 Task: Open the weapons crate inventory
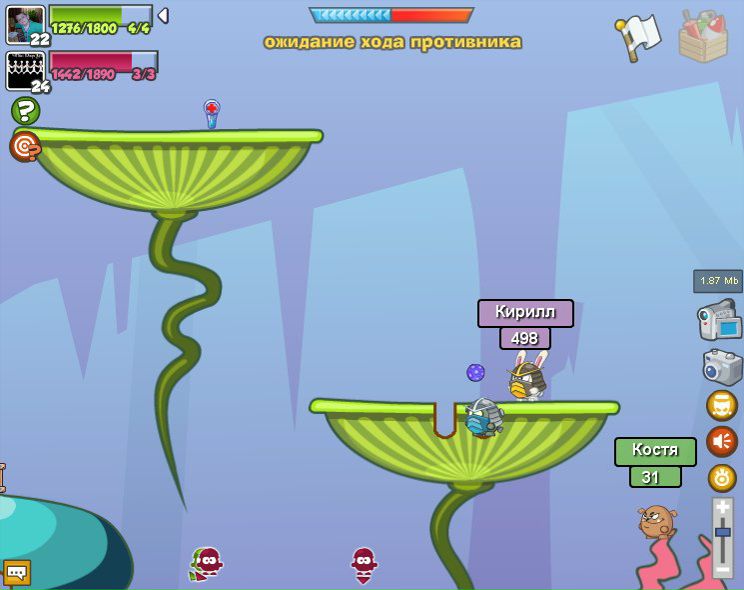tap(702, 36)
